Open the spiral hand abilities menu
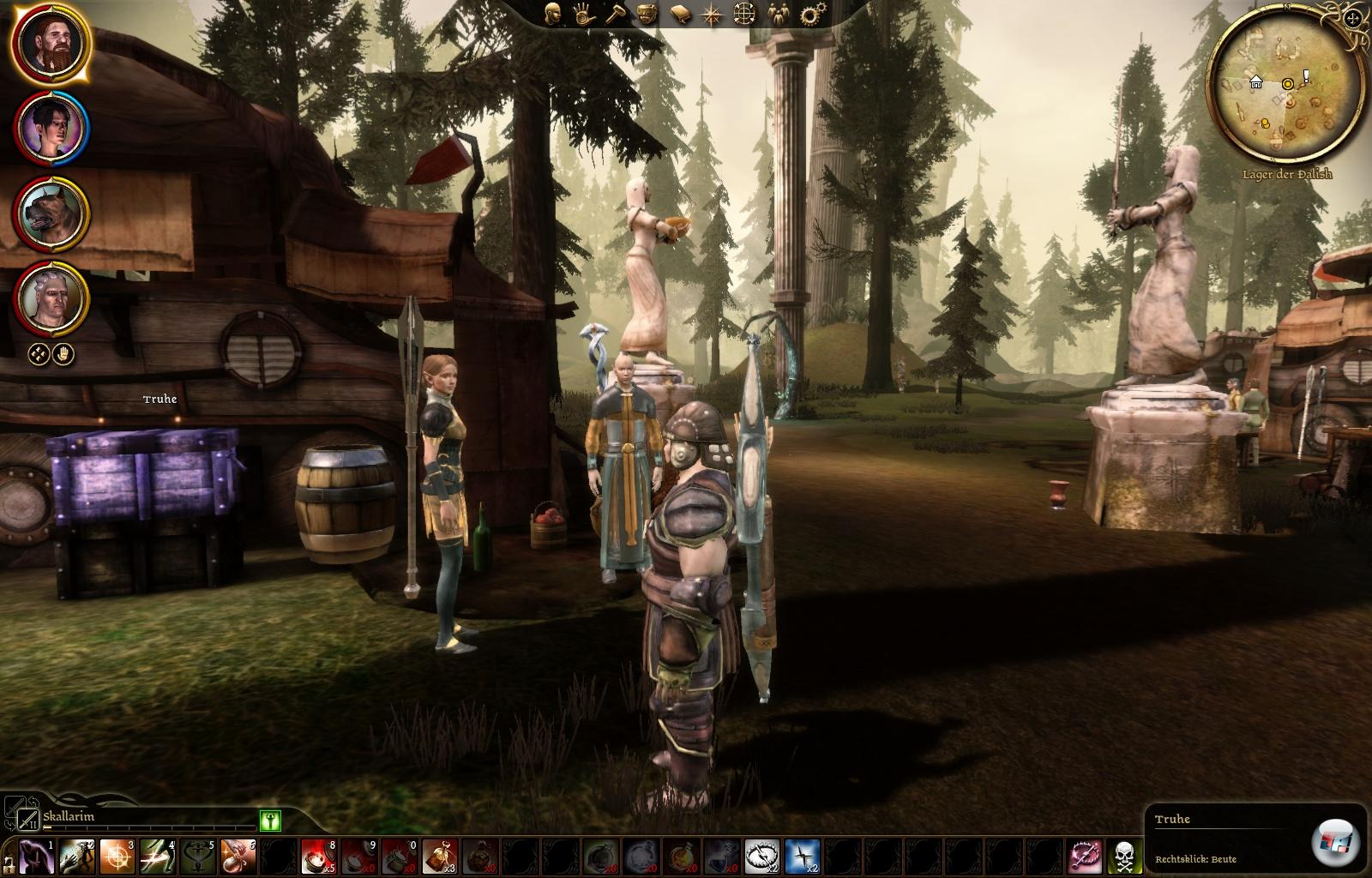Image resolution: width=1372 pixels, height=878 pixels. [585, 15]
